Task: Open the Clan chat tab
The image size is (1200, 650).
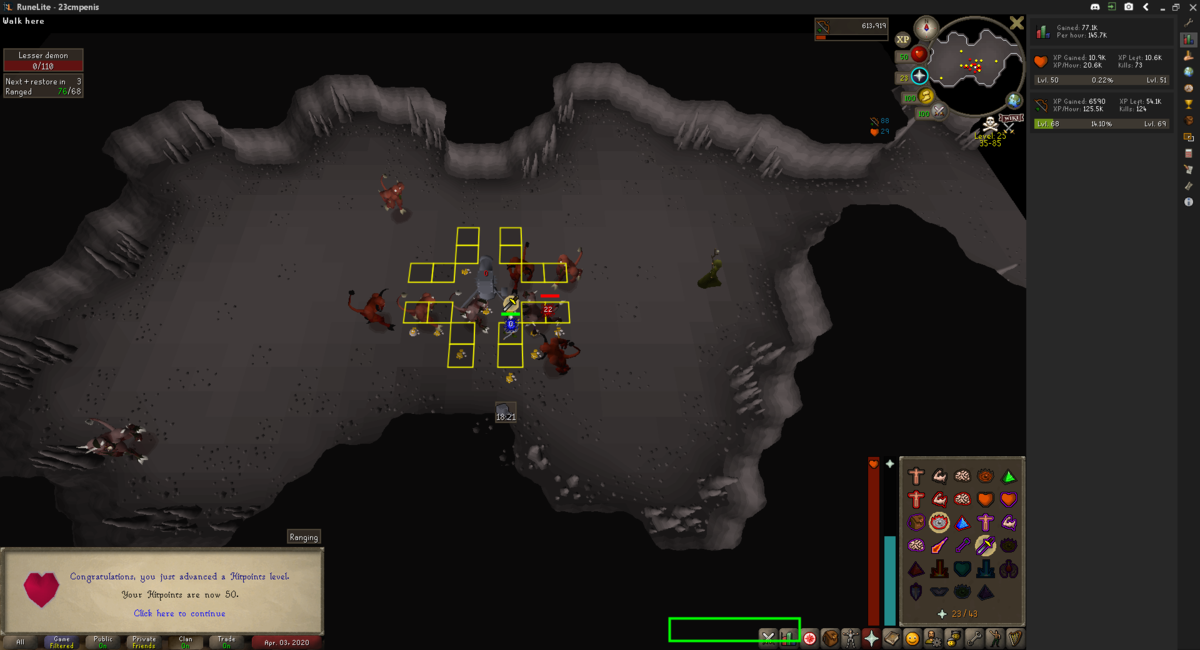Action: point(185,641)
